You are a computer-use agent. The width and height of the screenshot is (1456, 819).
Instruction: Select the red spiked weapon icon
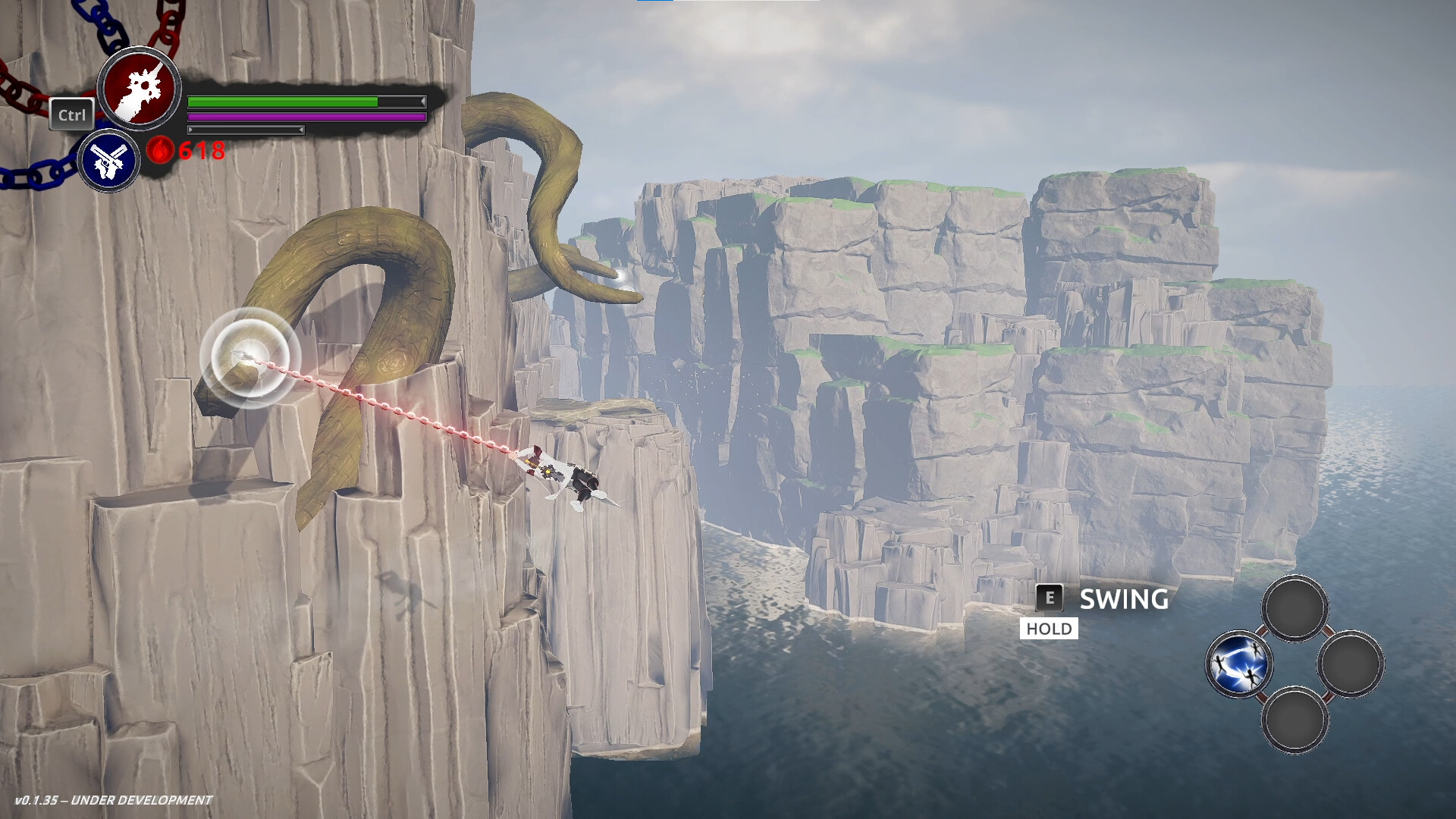coord(140,89)
